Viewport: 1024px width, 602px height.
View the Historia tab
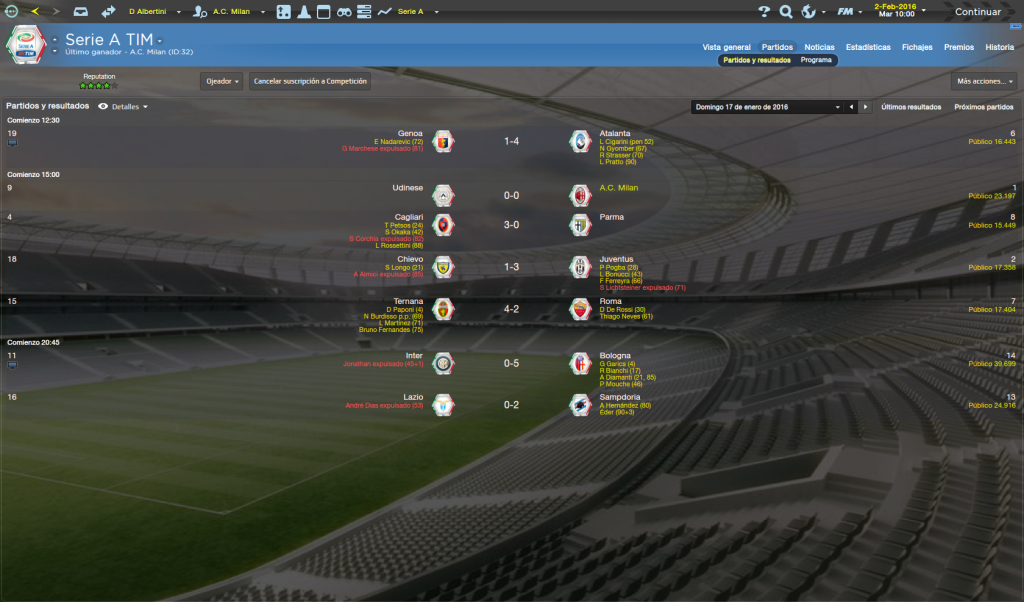[999, 47]
